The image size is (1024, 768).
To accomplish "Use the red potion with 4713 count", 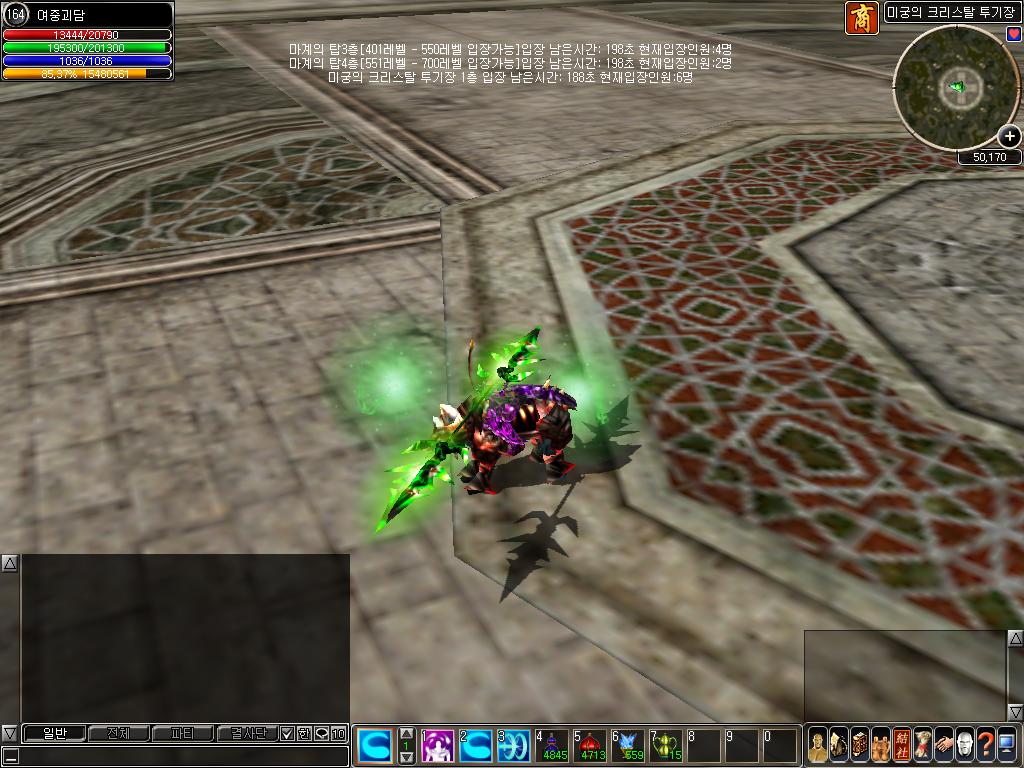I will 590,746.
